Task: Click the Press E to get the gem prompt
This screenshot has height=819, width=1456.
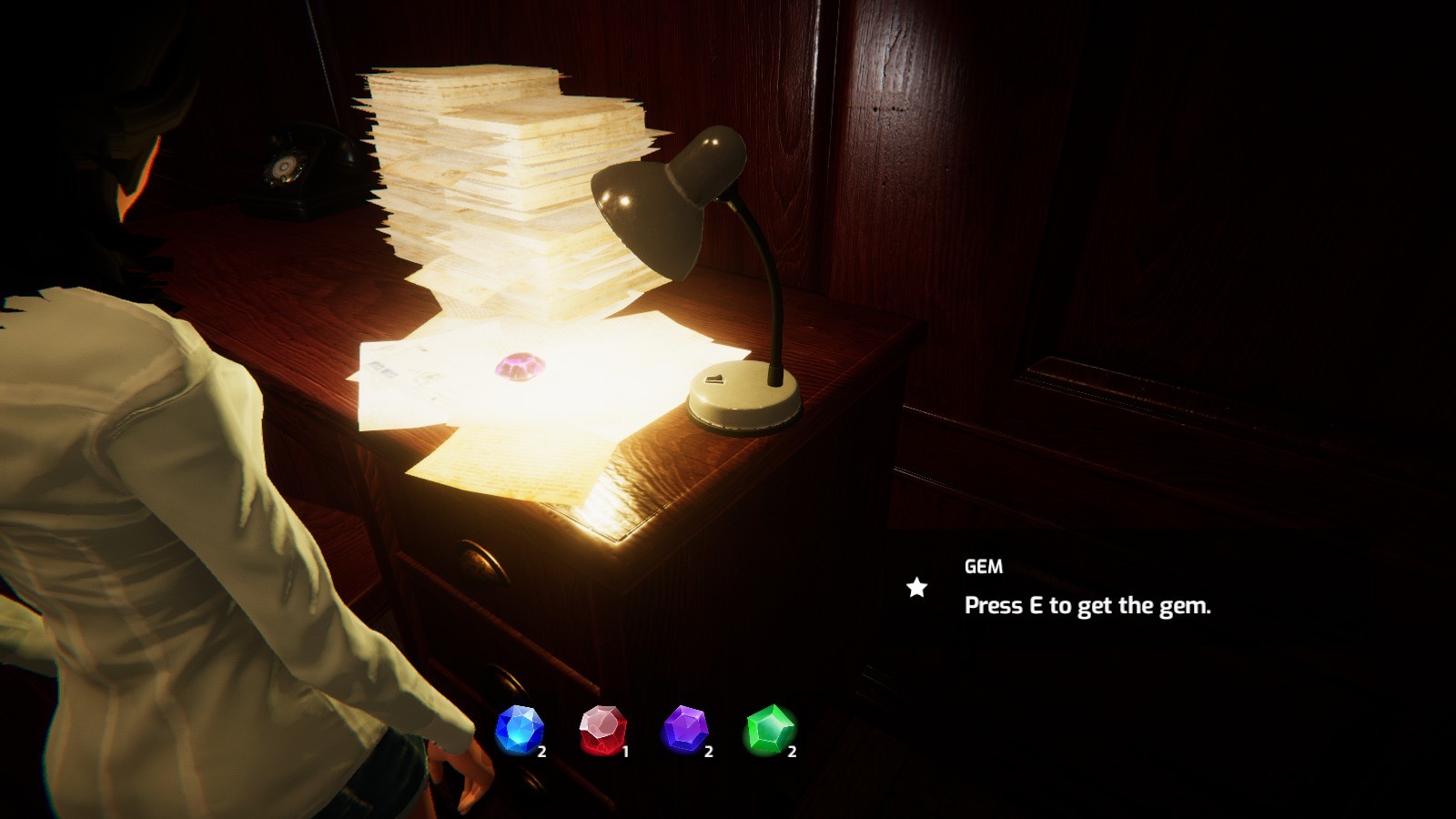Action: (x=1090, y=601)
